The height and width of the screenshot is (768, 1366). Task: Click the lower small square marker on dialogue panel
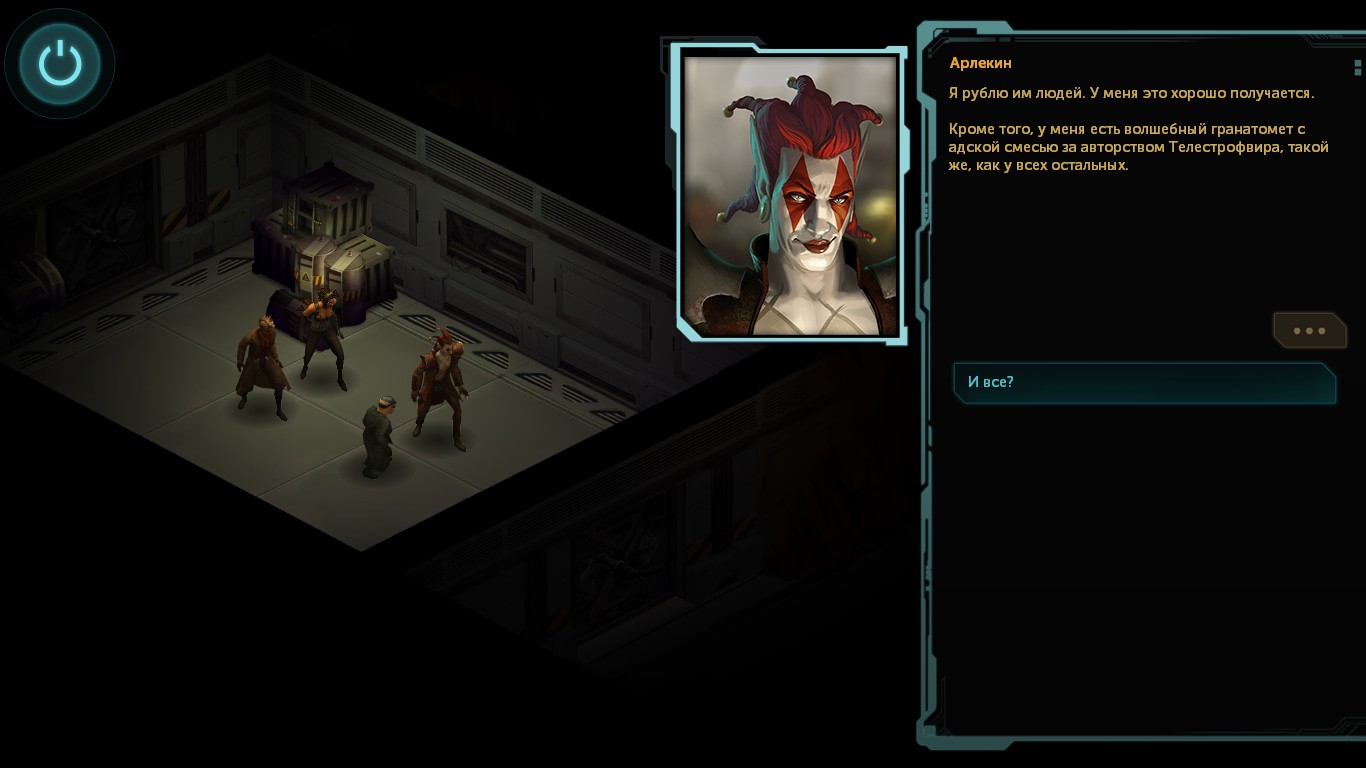pyautogui.click(x=1357, y=74)
